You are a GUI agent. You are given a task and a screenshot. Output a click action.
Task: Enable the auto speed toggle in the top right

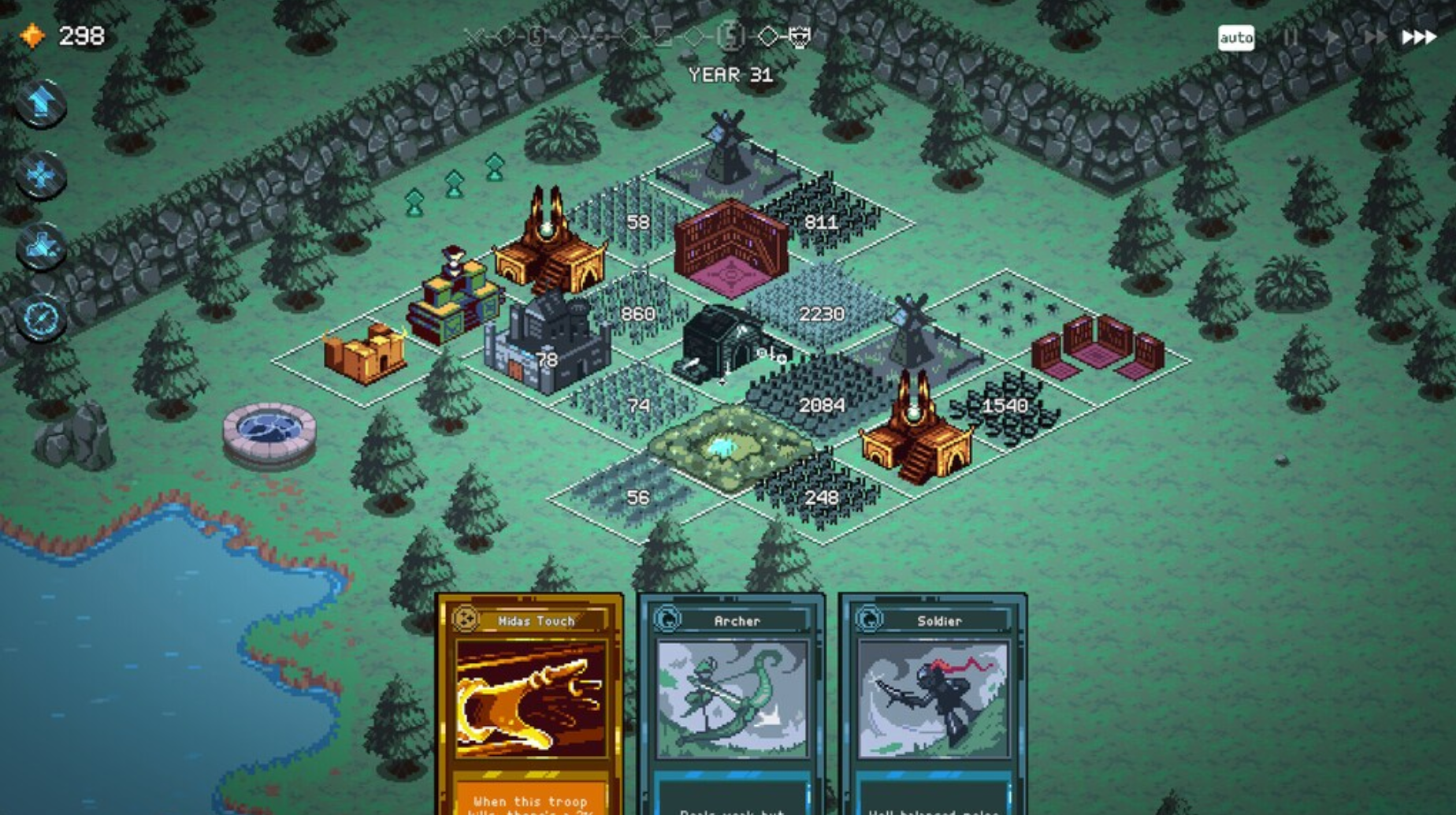point(1237,35)
